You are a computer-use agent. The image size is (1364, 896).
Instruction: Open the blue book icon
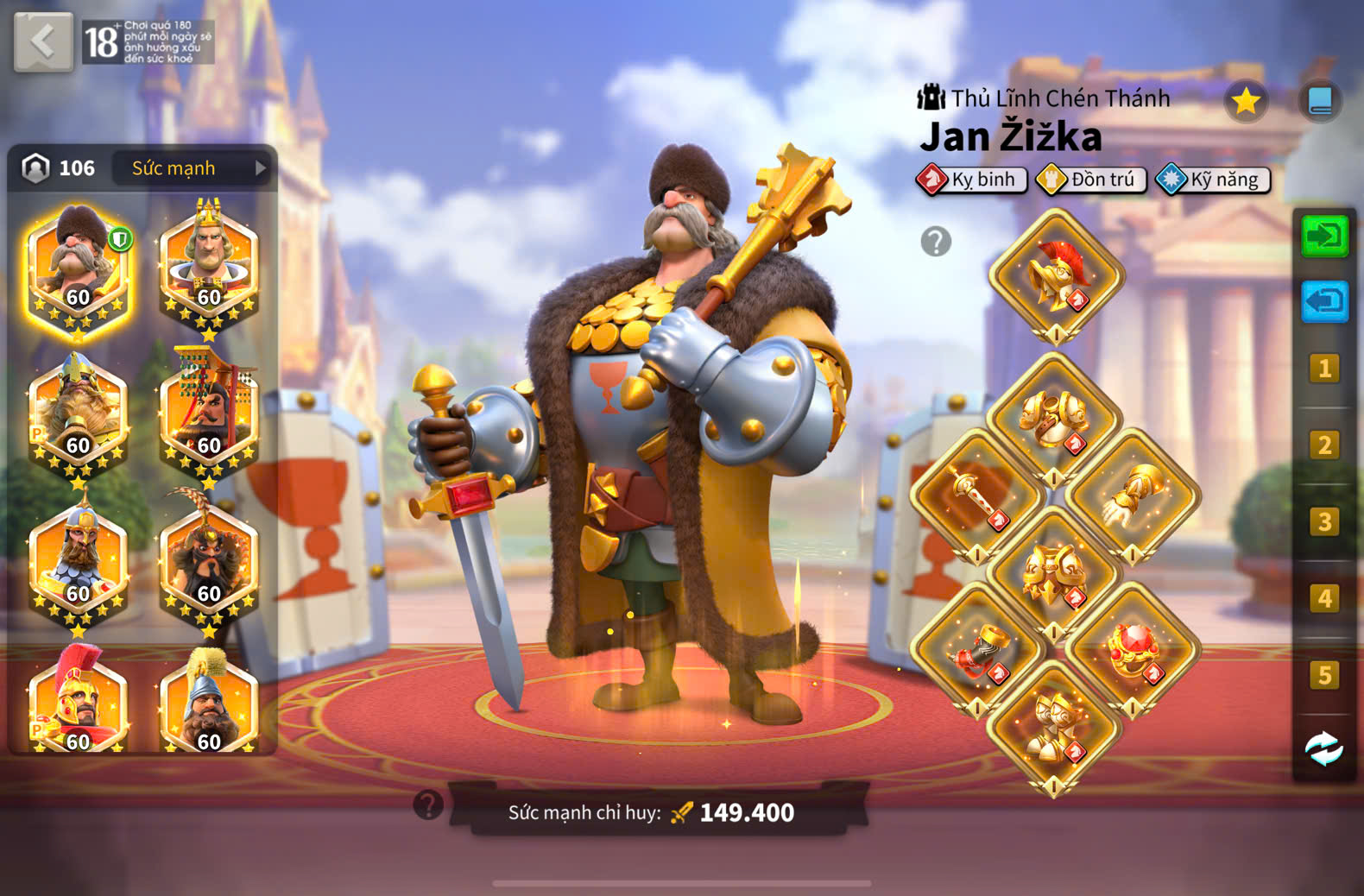(x=1320, y=101)
